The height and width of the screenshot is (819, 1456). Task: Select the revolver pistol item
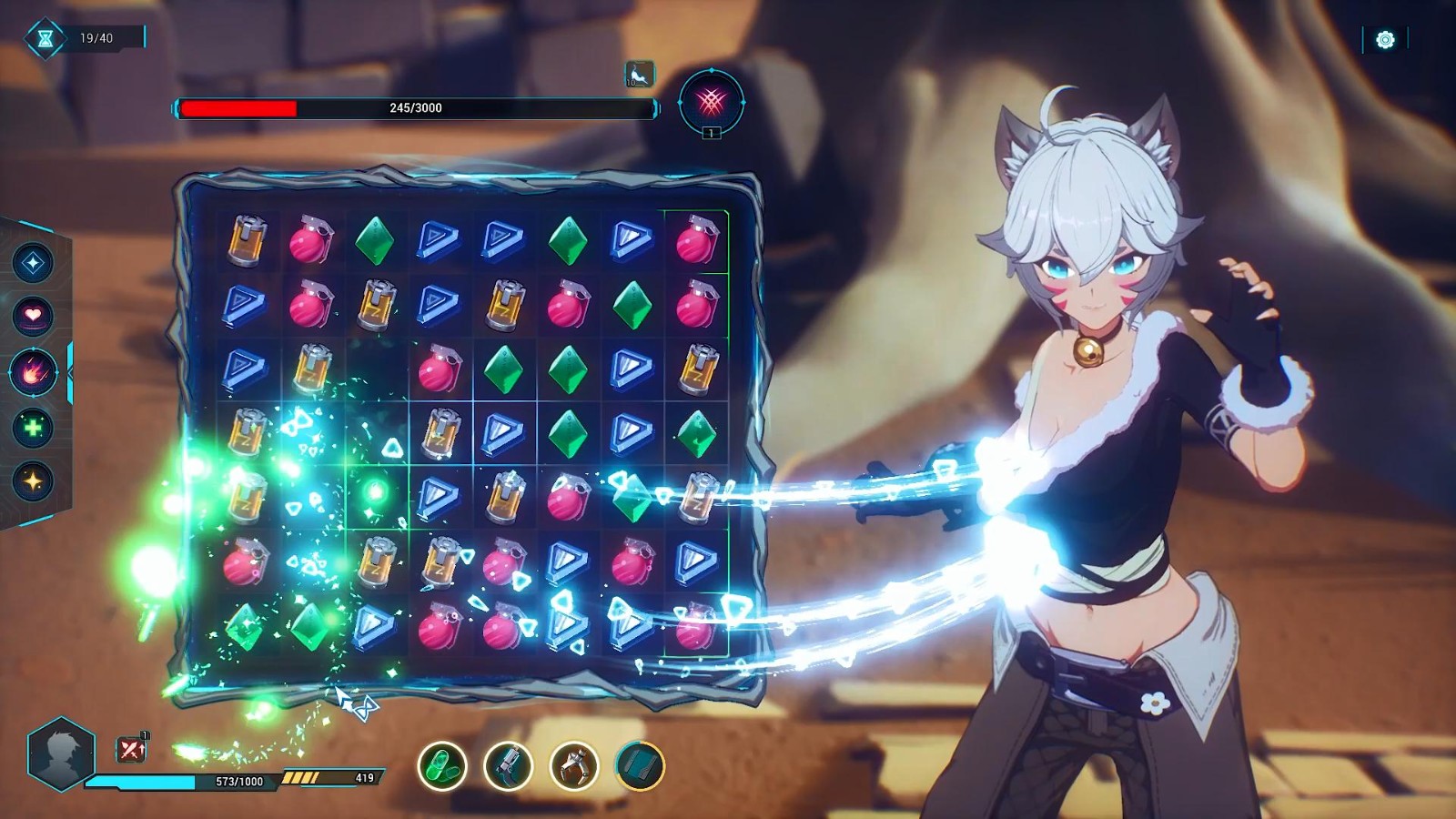click(509, 766)
